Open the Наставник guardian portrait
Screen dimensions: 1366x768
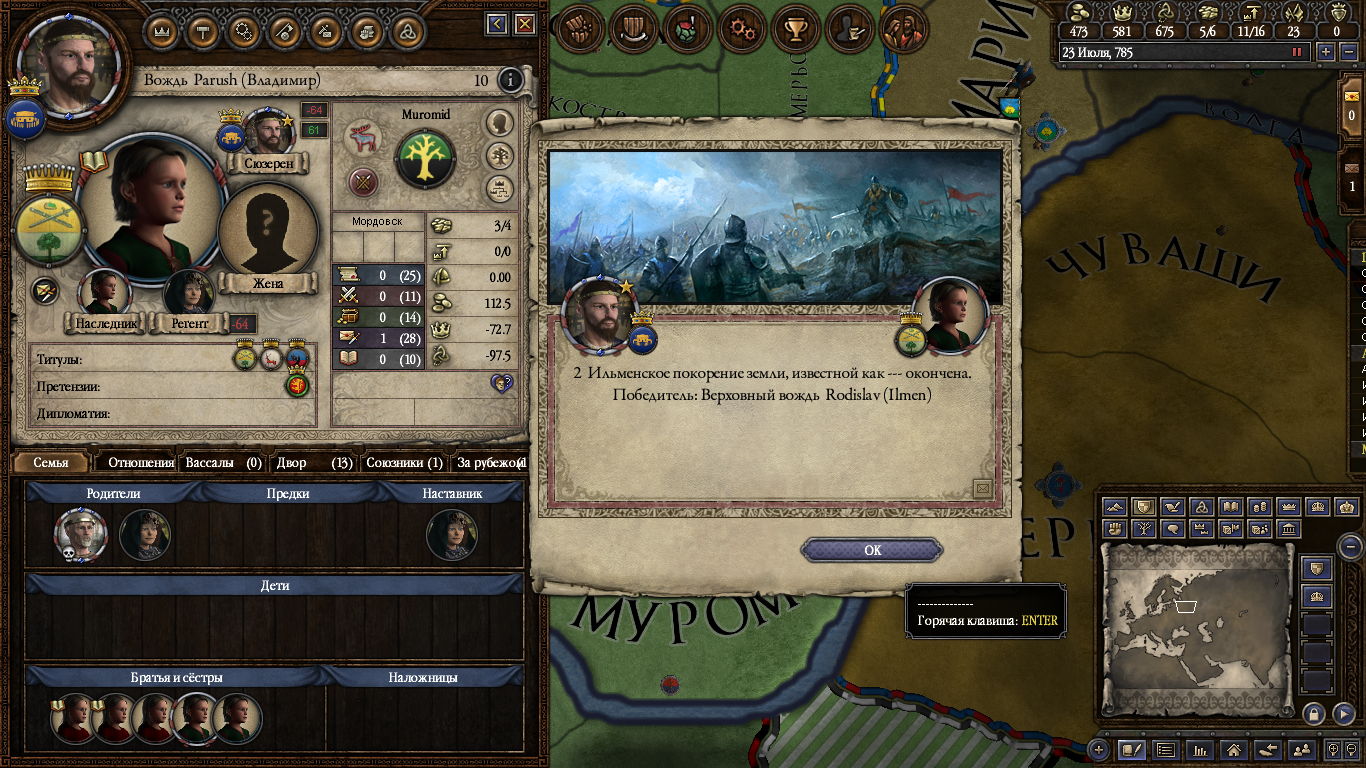[451, 536]
